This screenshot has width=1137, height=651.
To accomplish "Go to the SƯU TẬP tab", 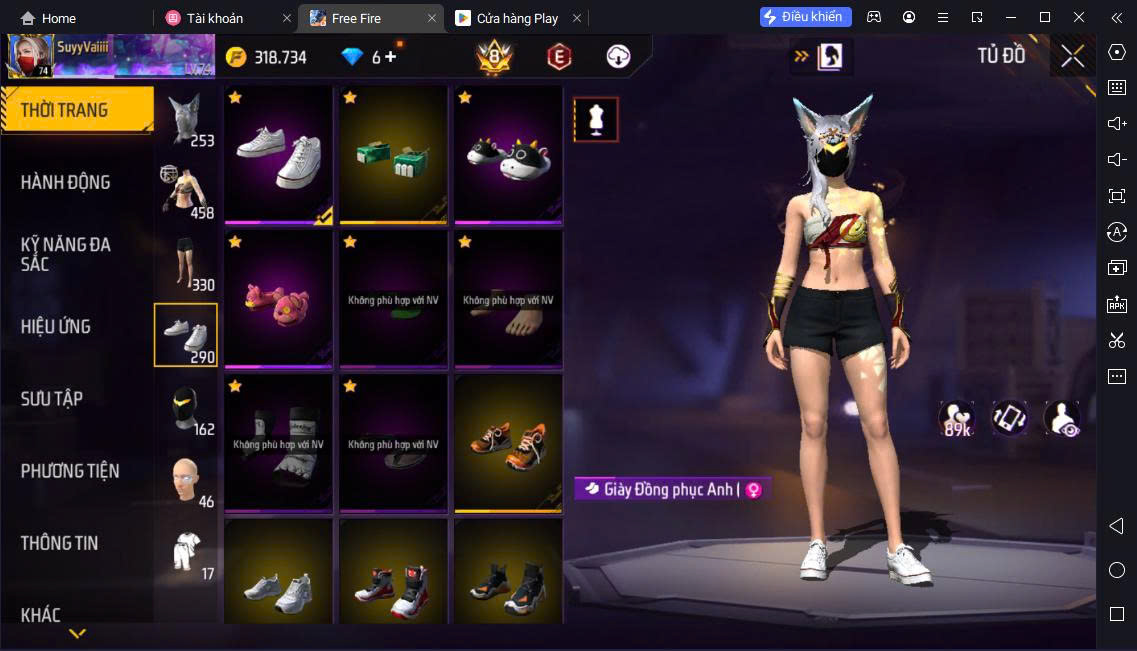I will 52,399.
